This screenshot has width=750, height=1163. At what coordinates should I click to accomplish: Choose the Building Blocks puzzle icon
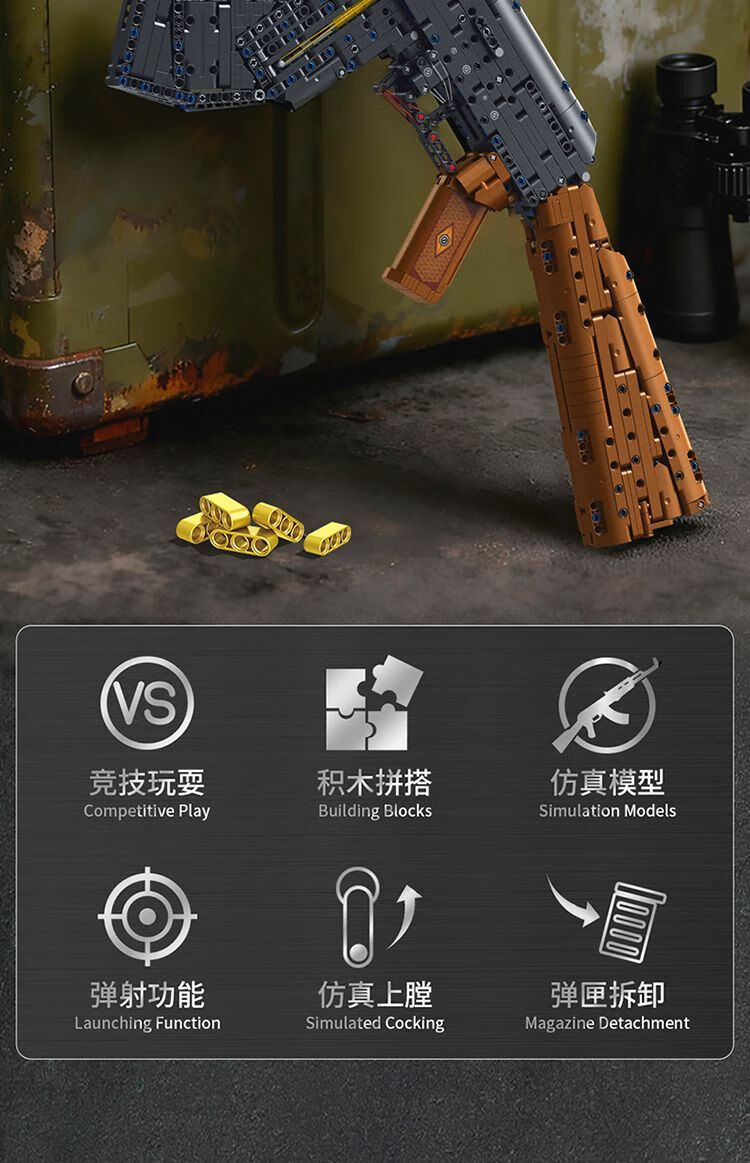click(374, 704)
